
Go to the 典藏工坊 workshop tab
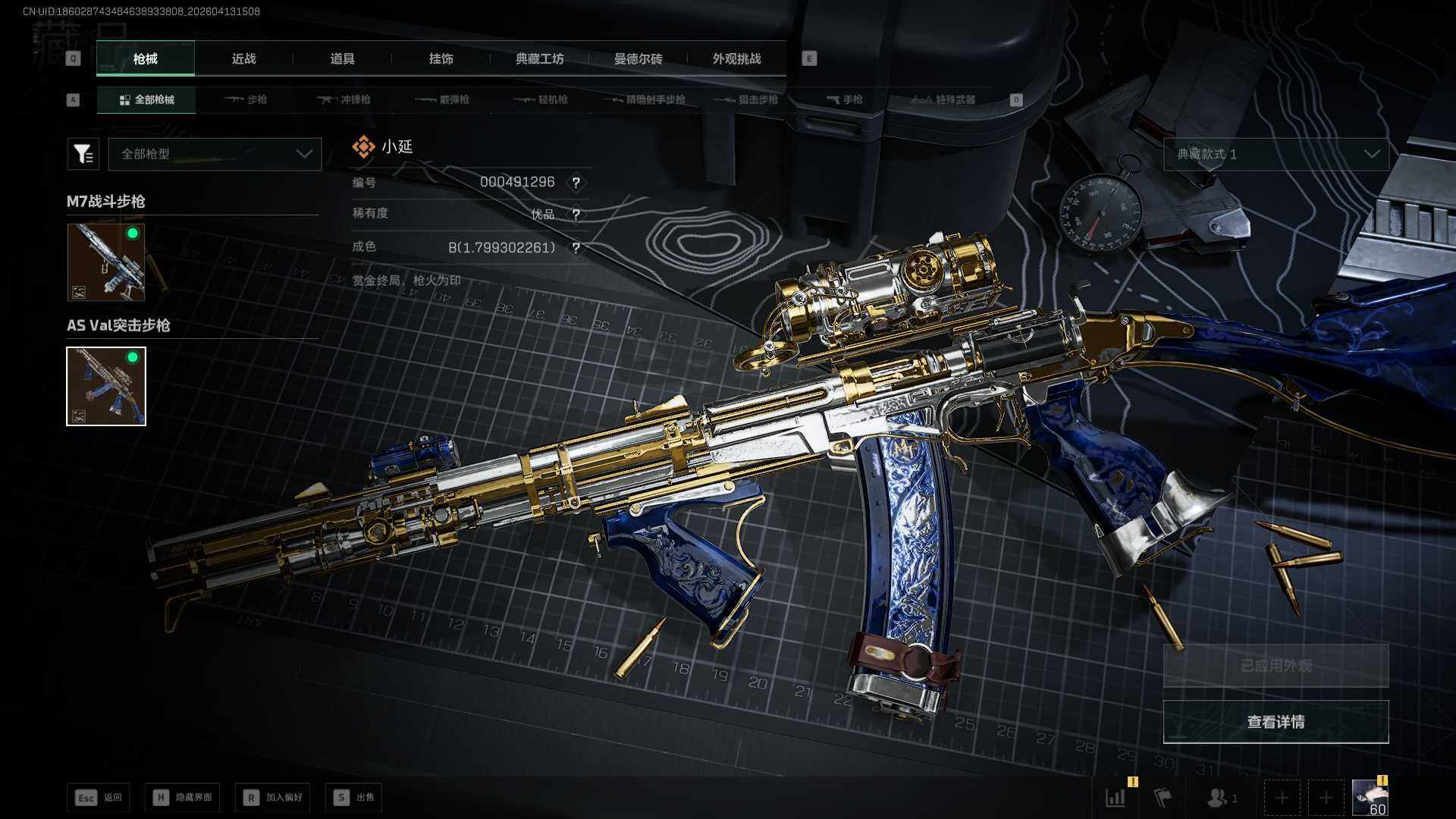[x=539, y=59]
